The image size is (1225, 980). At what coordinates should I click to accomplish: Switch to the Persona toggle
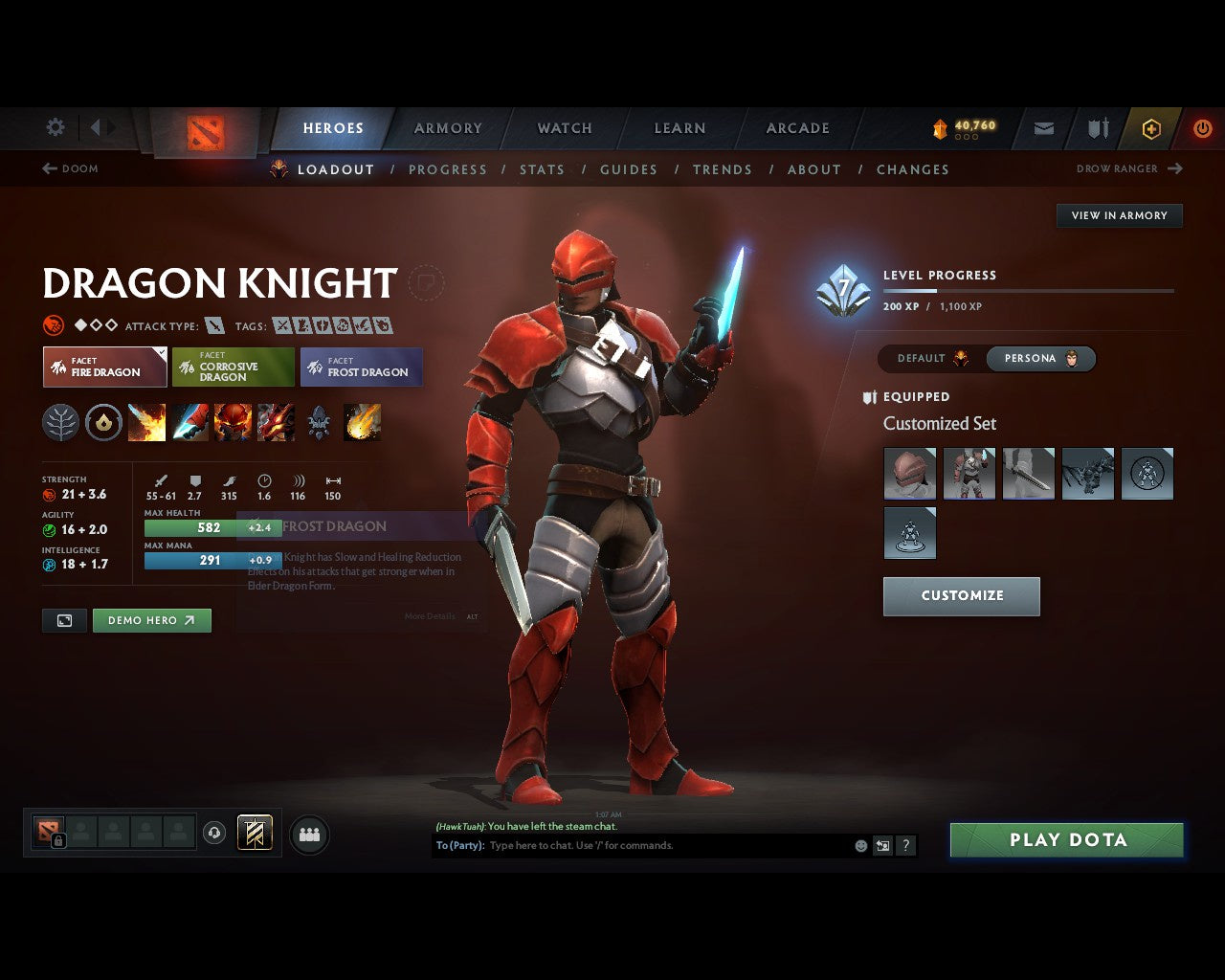(x=1041, y=358)
